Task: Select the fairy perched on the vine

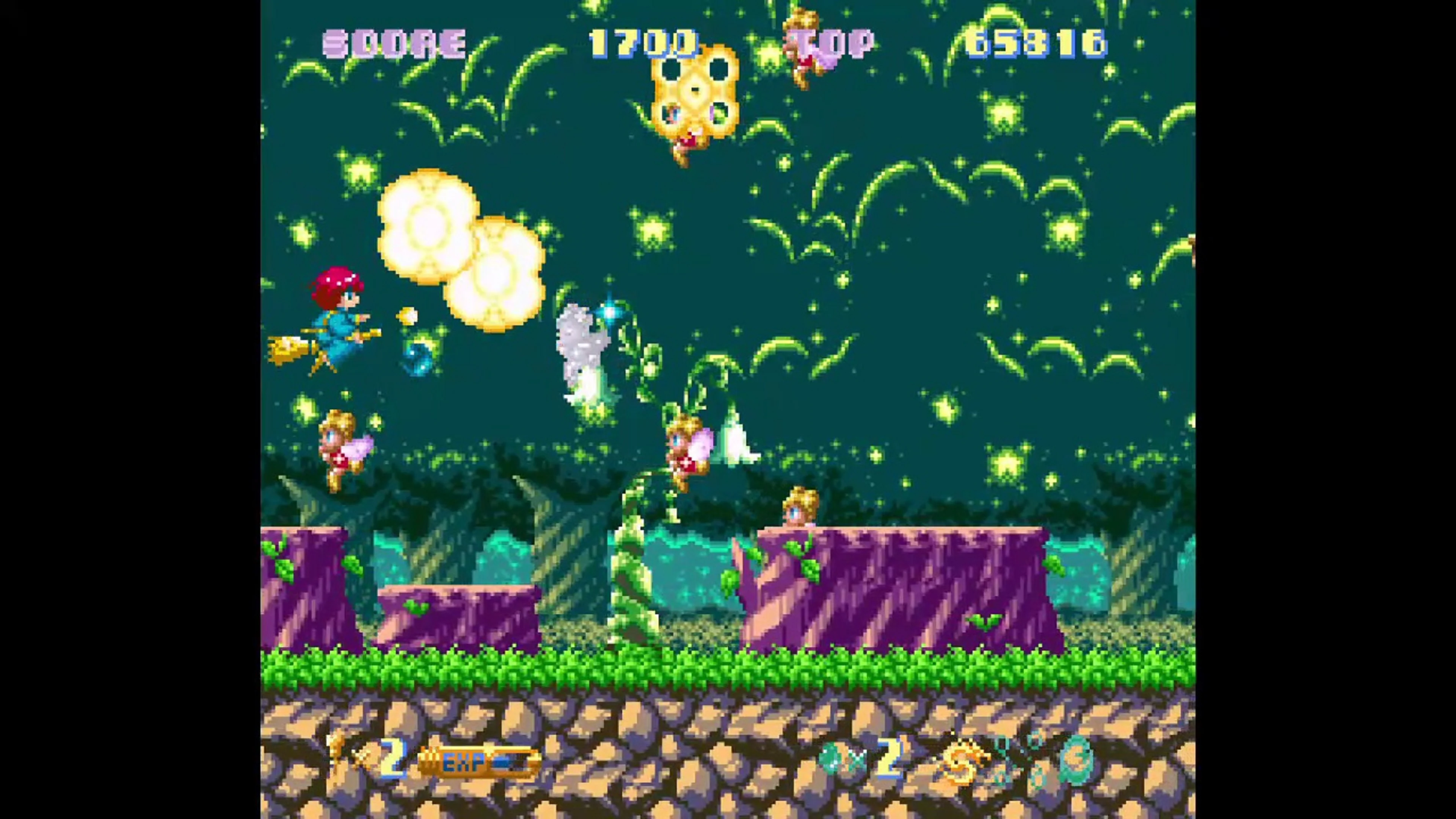Action: tap(687, 452)
